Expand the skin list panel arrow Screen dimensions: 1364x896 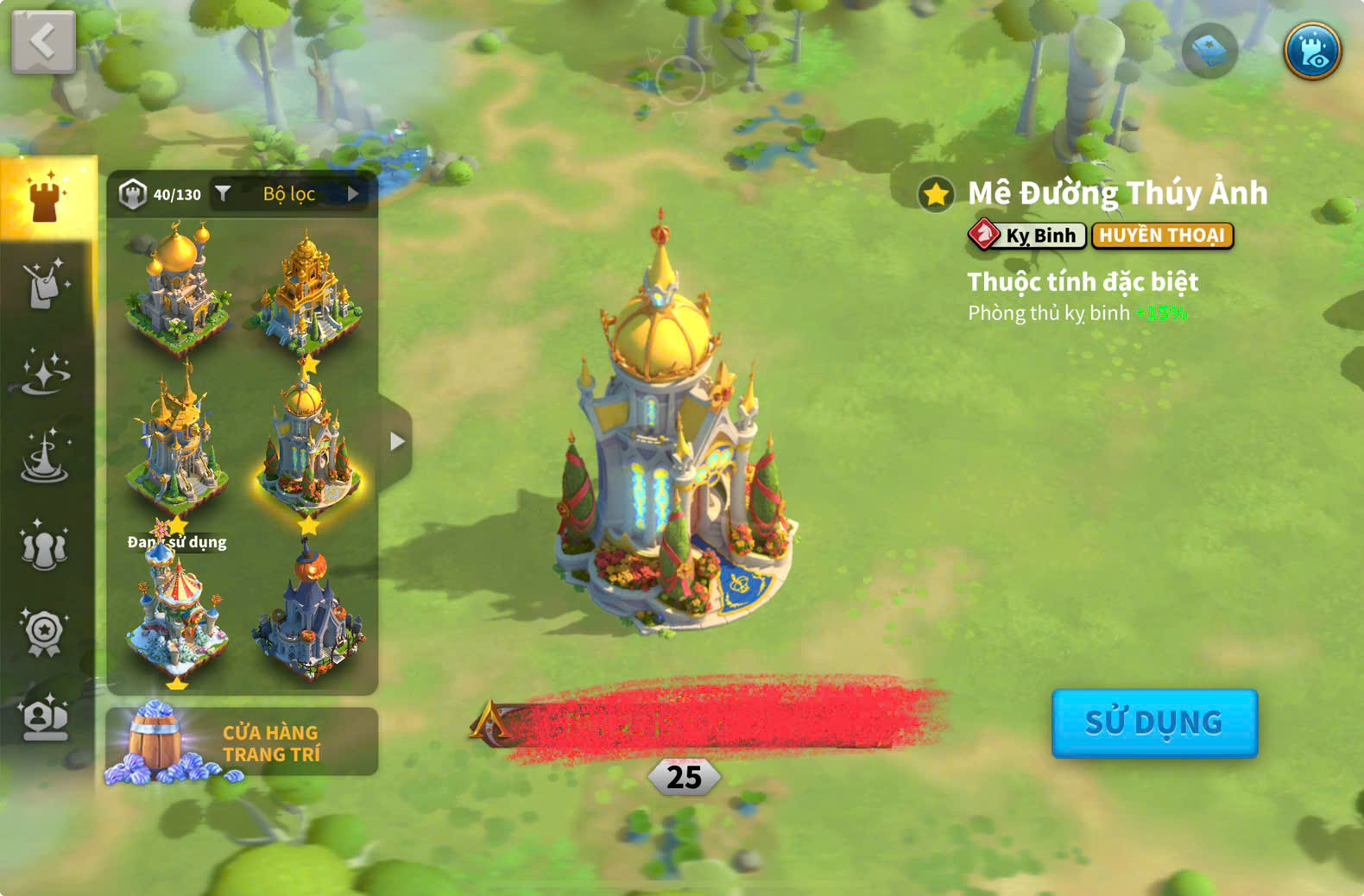click(x=396, y=441)
